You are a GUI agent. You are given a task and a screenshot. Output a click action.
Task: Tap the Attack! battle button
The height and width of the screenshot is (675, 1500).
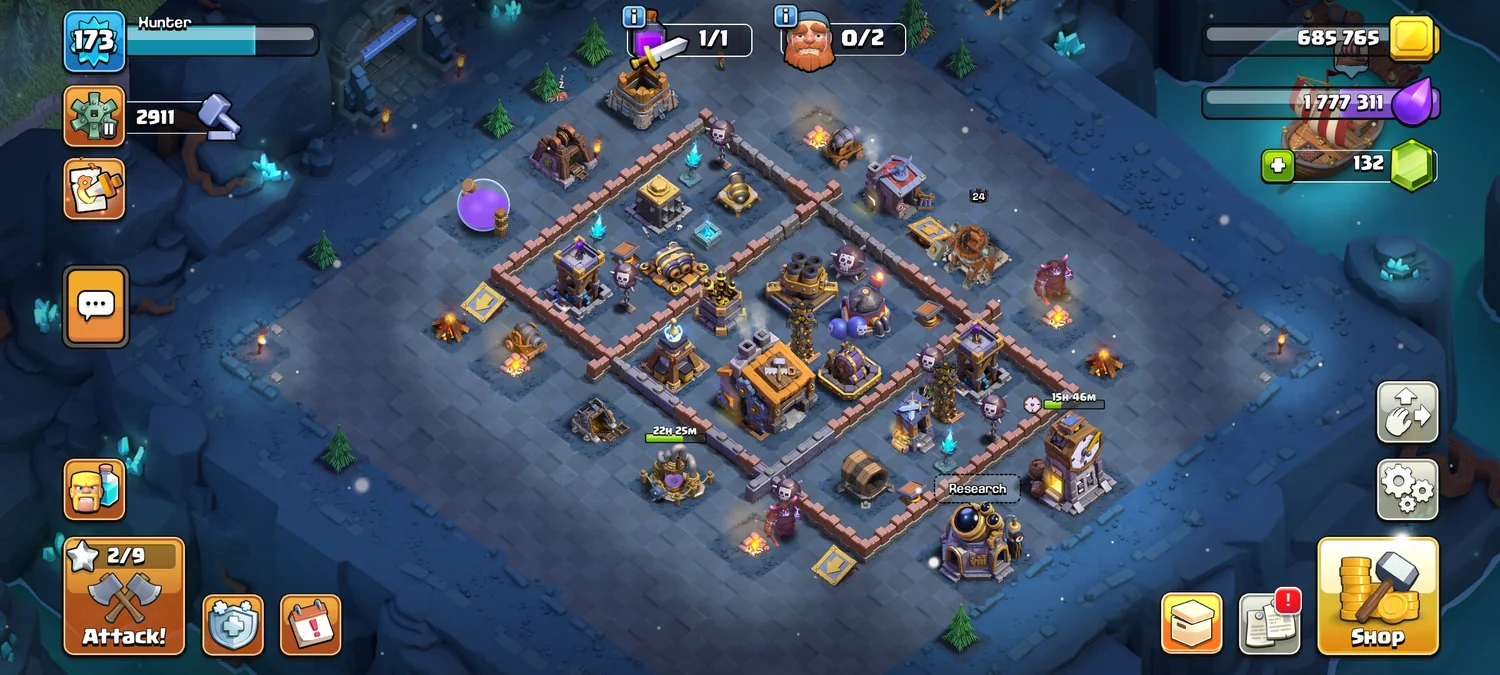point(124,597)
